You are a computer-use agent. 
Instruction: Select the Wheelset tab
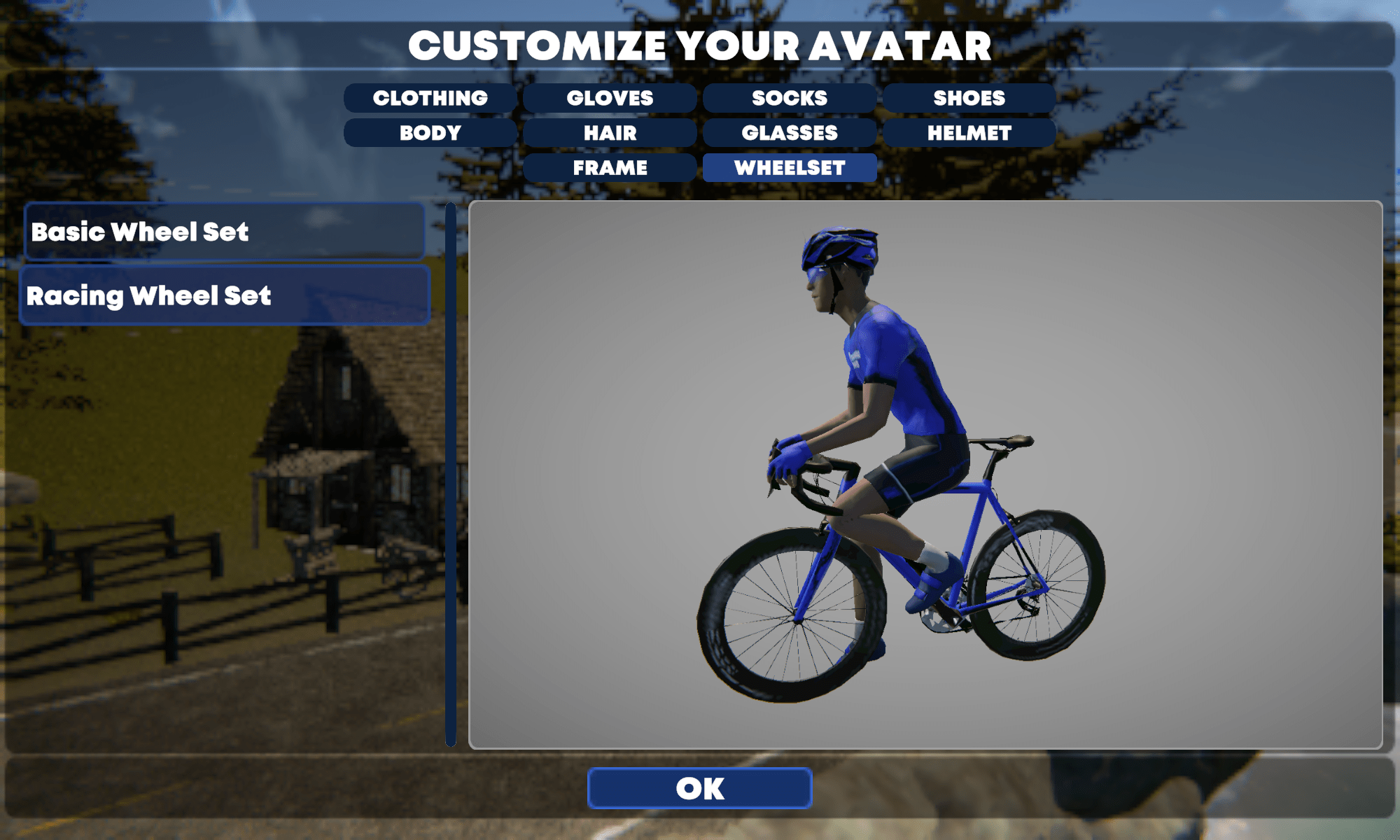click(x=790, y=168)
